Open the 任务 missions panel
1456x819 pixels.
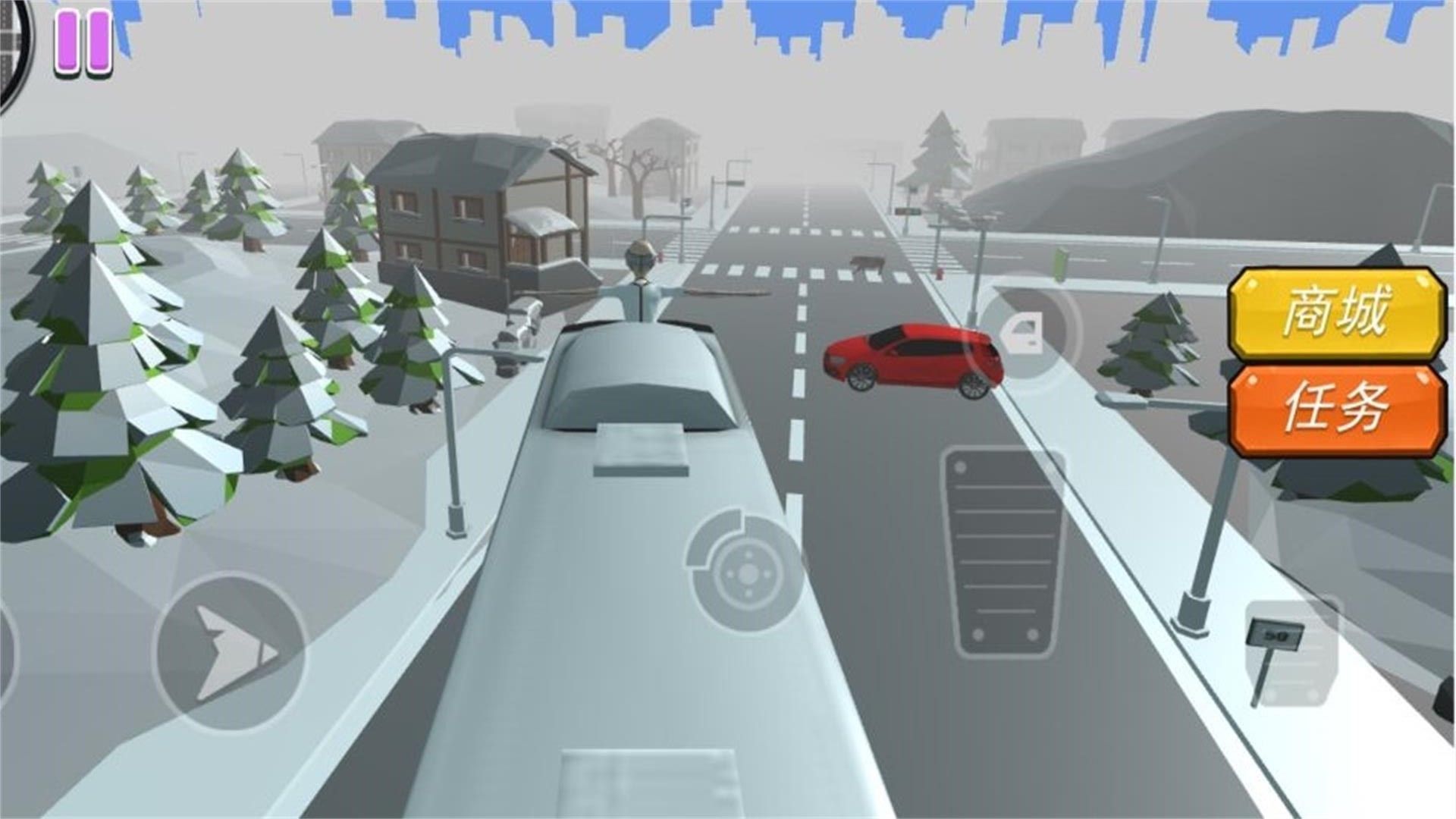1336,409
